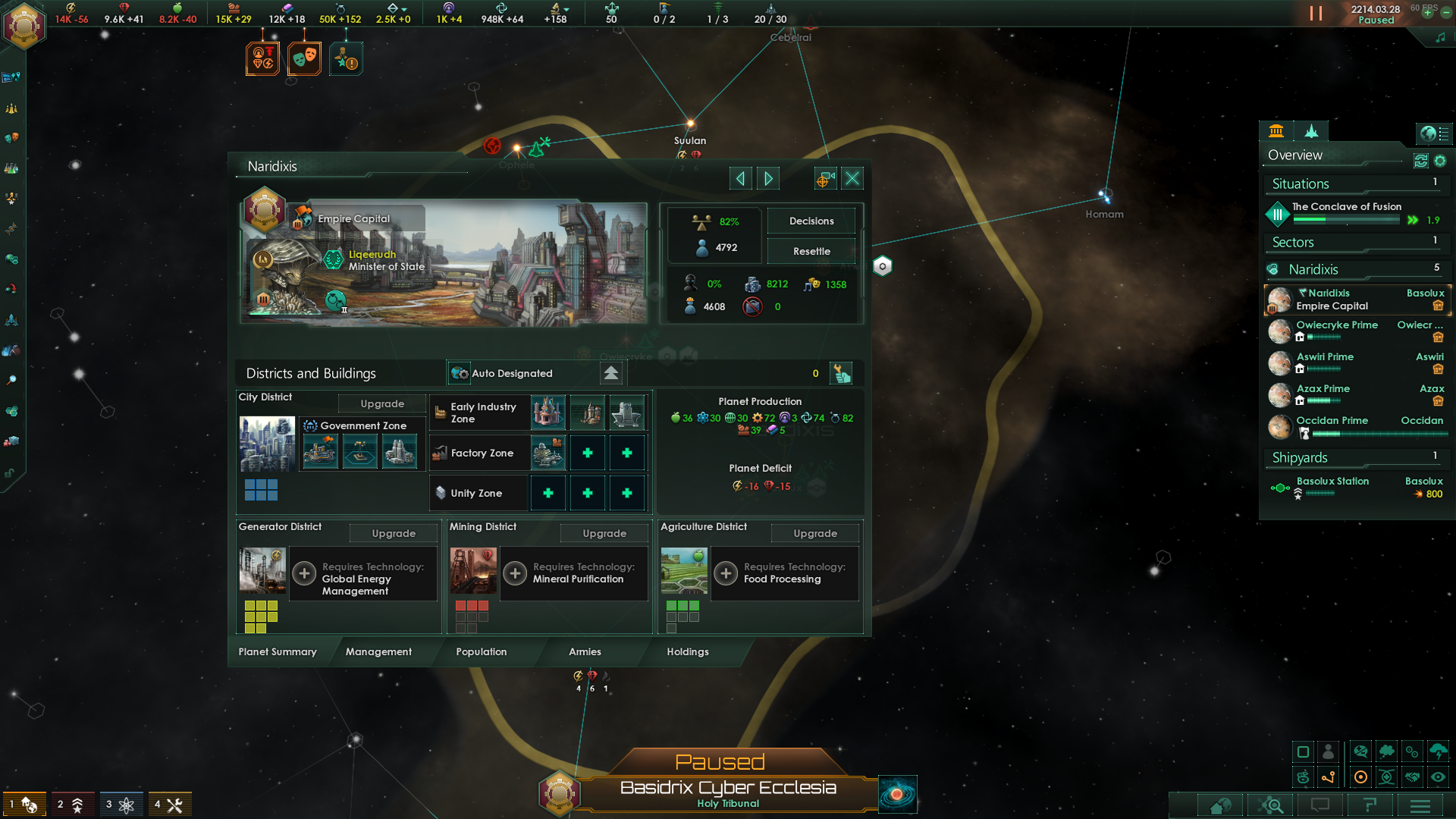The height and width of the screenshot is (819, 1456).
Task: Enable Auto Designated planet automation
Action: [x=459, y=373]
